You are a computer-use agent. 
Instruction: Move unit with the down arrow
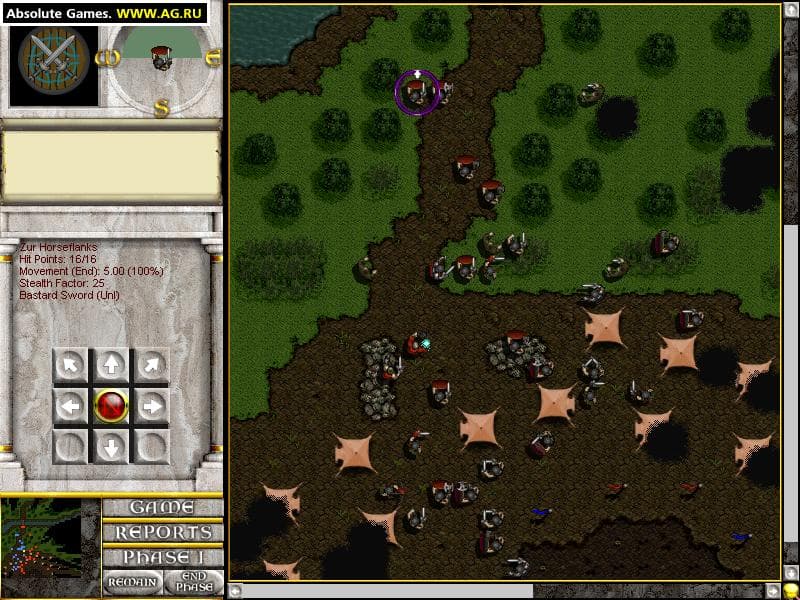tap(111, 446)
